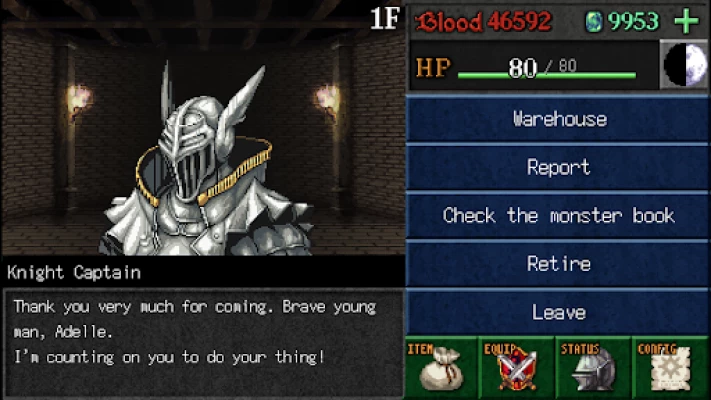Tap the green plus to add gems

point(686,20)
